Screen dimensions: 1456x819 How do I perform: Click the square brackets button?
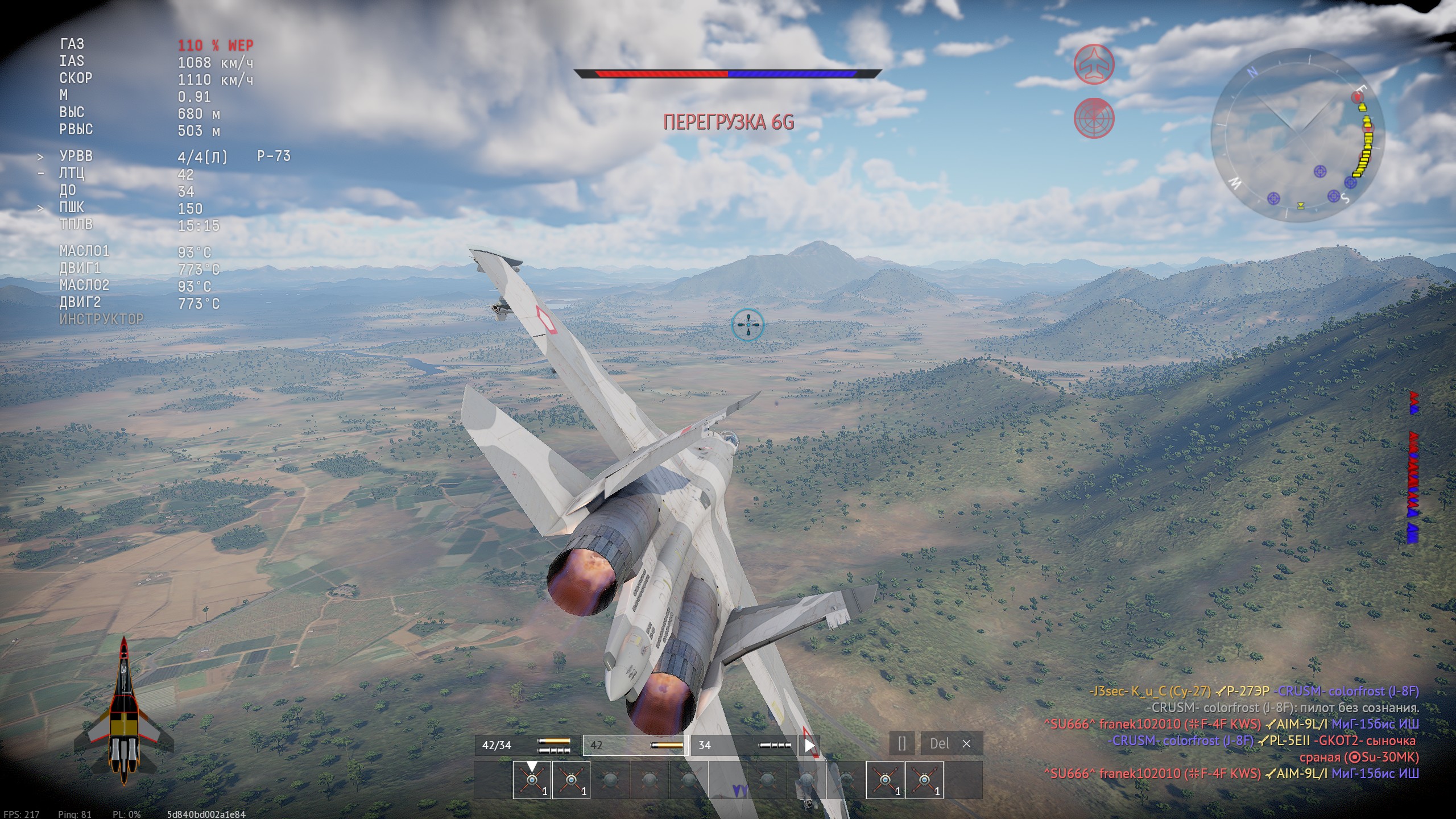click(x=902, y=744)
